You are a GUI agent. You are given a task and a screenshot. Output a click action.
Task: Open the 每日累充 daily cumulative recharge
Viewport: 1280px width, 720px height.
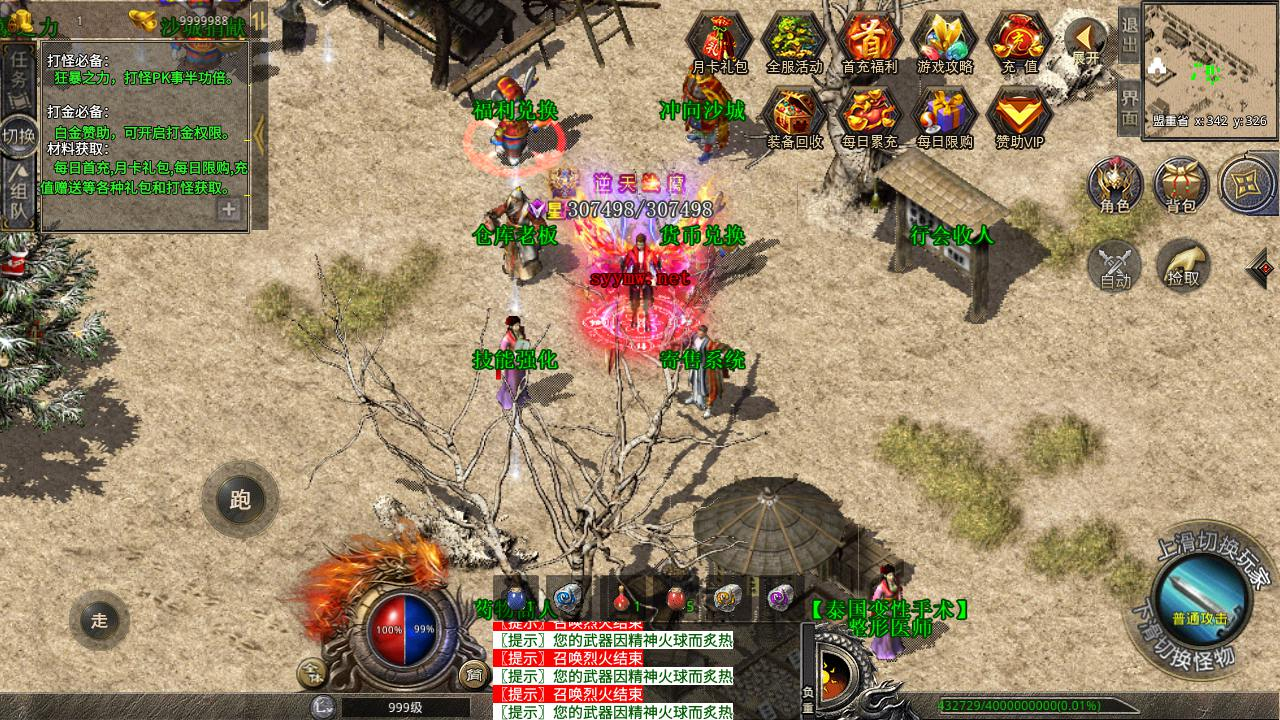(869, 116)
